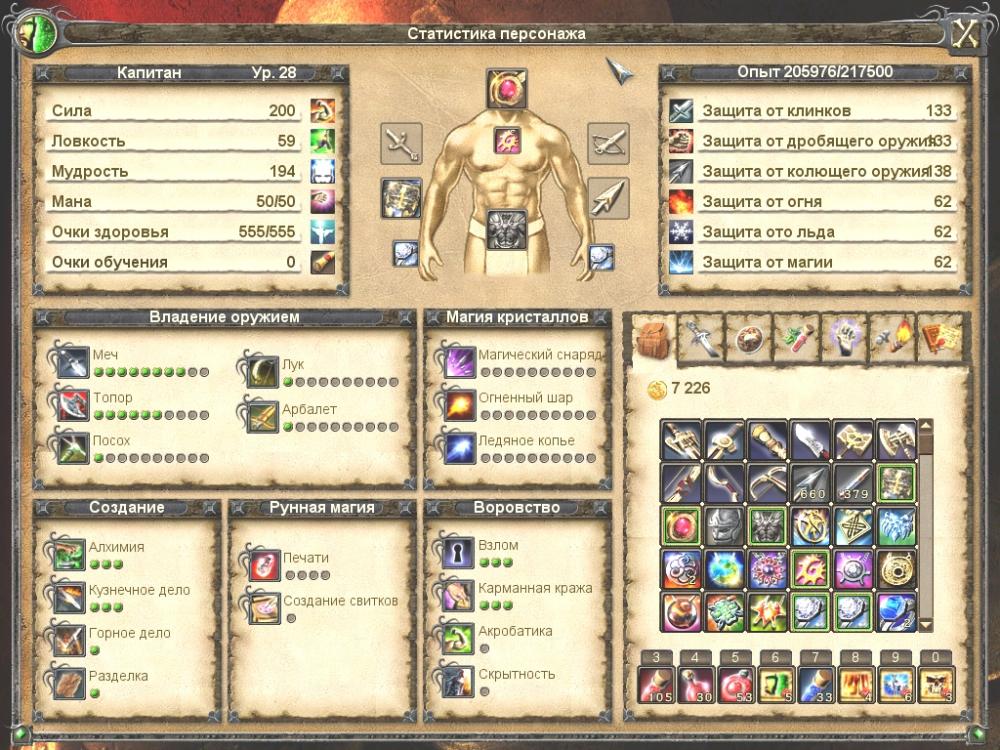Open the backpack inventory tab
The width and height of the screenshot is (1000, 750).
652,338
